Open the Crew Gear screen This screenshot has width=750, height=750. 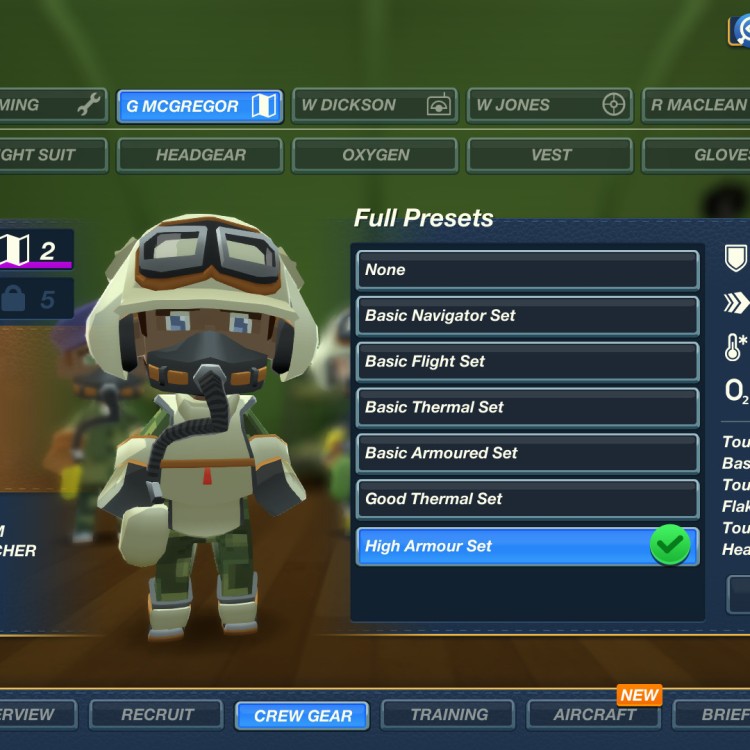click(x=302, y=716)
